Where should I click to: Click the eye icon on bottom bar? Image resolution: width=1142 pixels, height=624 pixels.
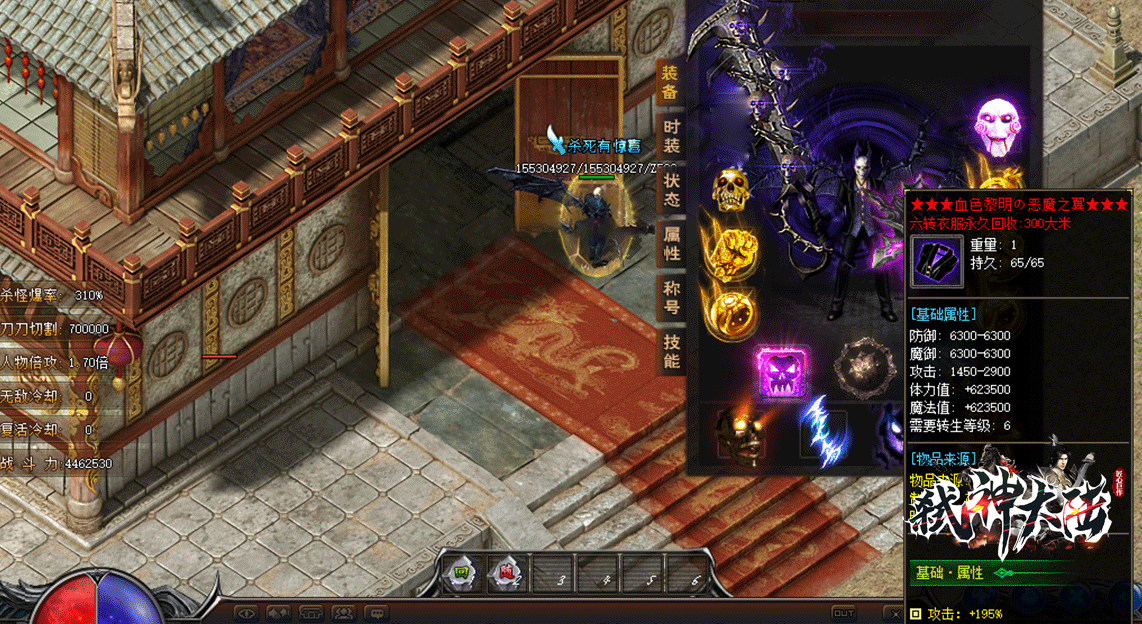(245, 612)
